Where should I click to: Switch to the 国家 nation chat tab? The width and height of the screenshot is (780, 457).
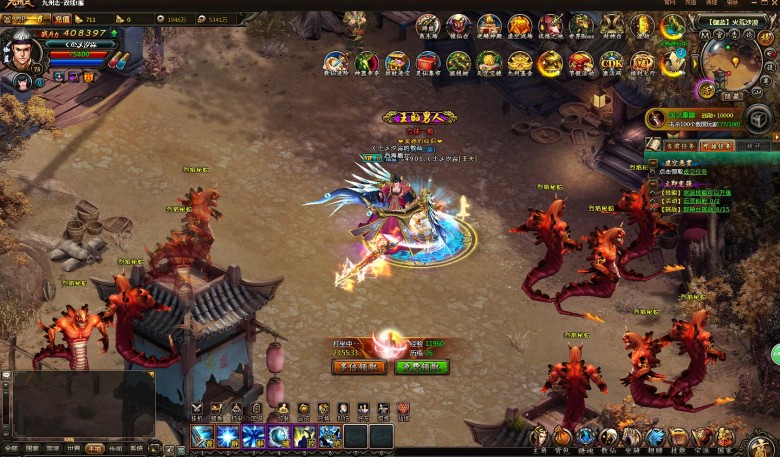[32, 449]
